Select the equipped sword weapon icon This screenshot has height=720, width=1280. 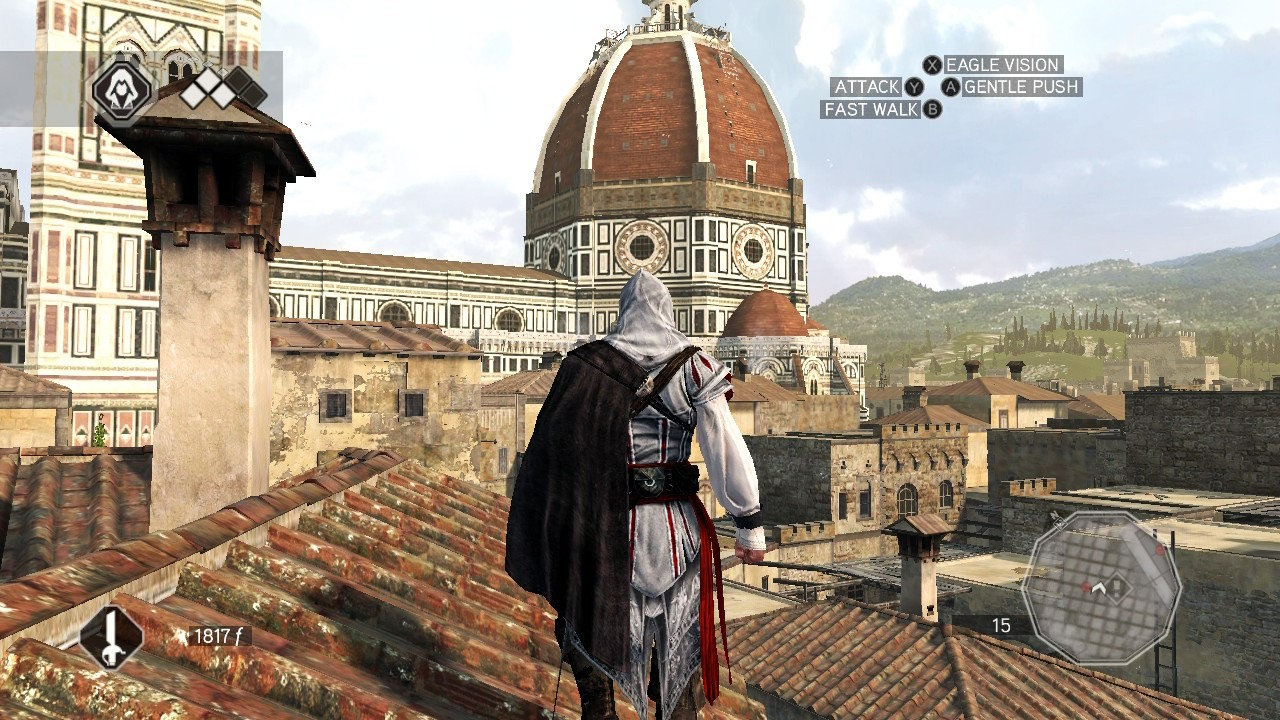(x=111, y=637)
